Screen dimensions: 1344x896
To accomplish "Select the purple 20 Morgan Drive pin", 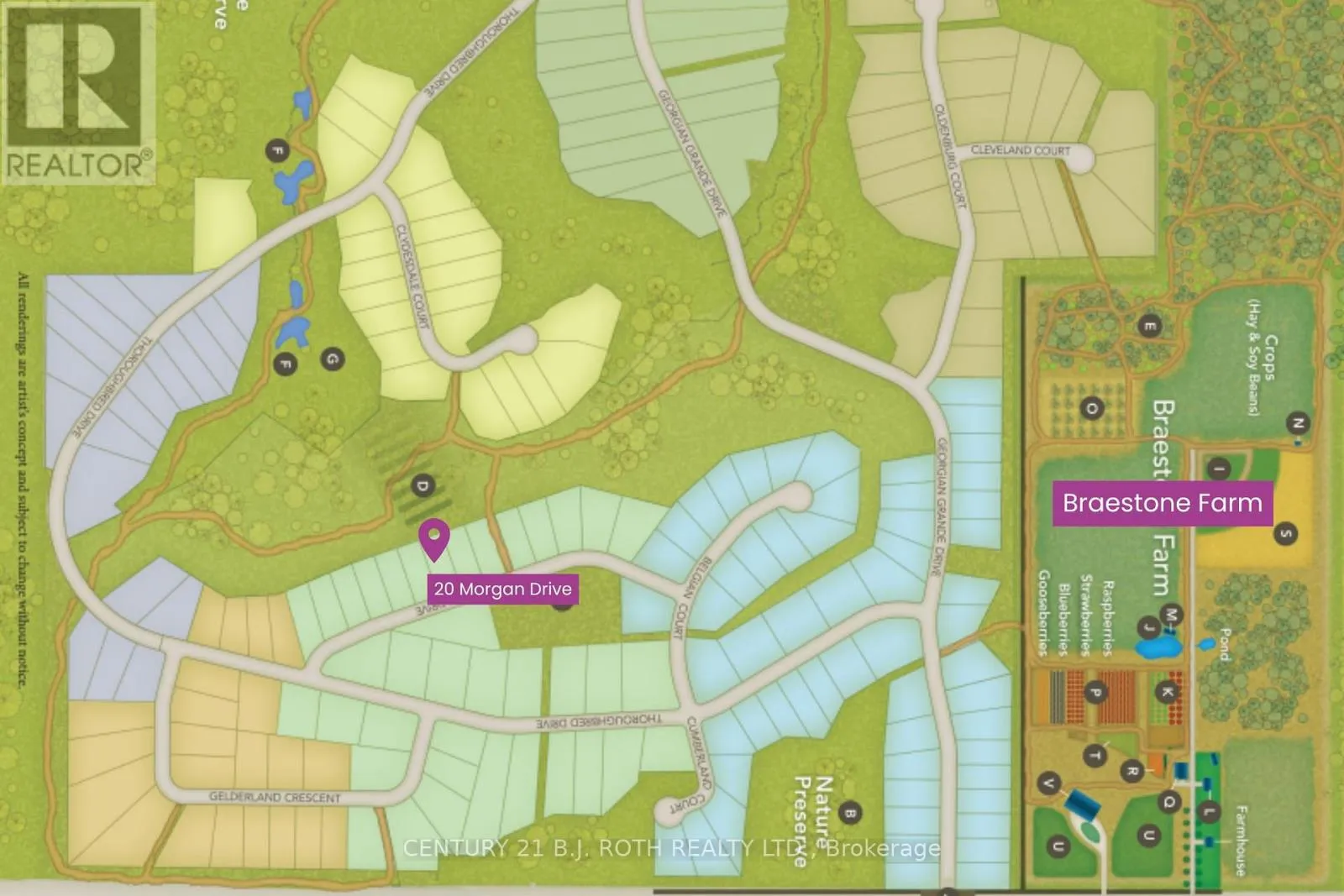I will point(434,538).
